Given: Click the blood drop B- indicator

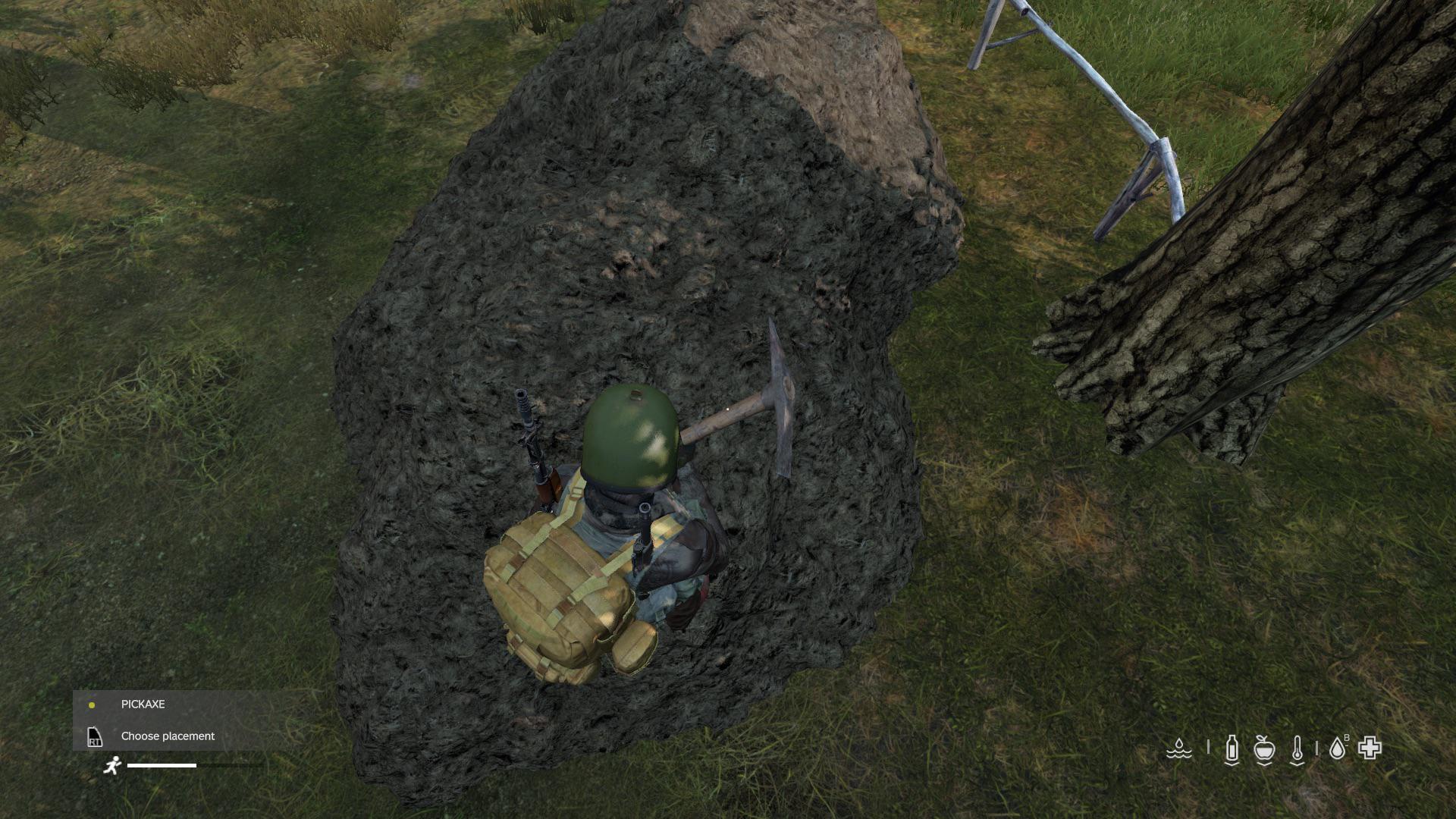Looking at the screenshot, I should (x=1338, y=749).
